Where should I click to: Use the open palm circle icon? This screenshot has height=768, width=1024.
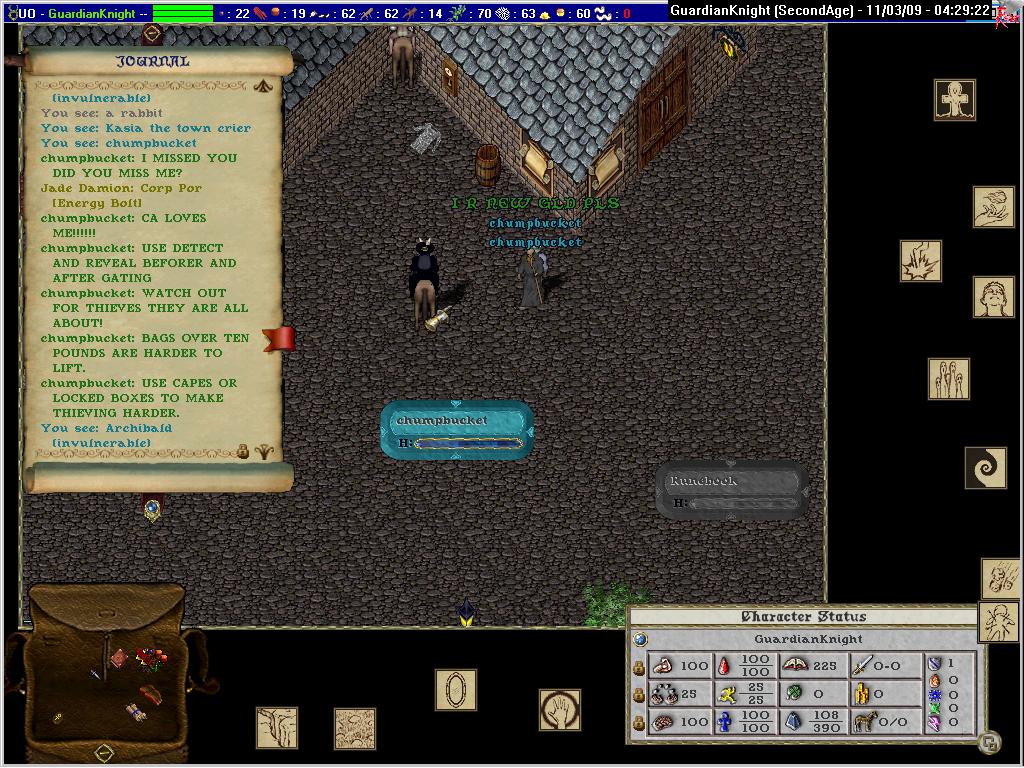point(560,710)
